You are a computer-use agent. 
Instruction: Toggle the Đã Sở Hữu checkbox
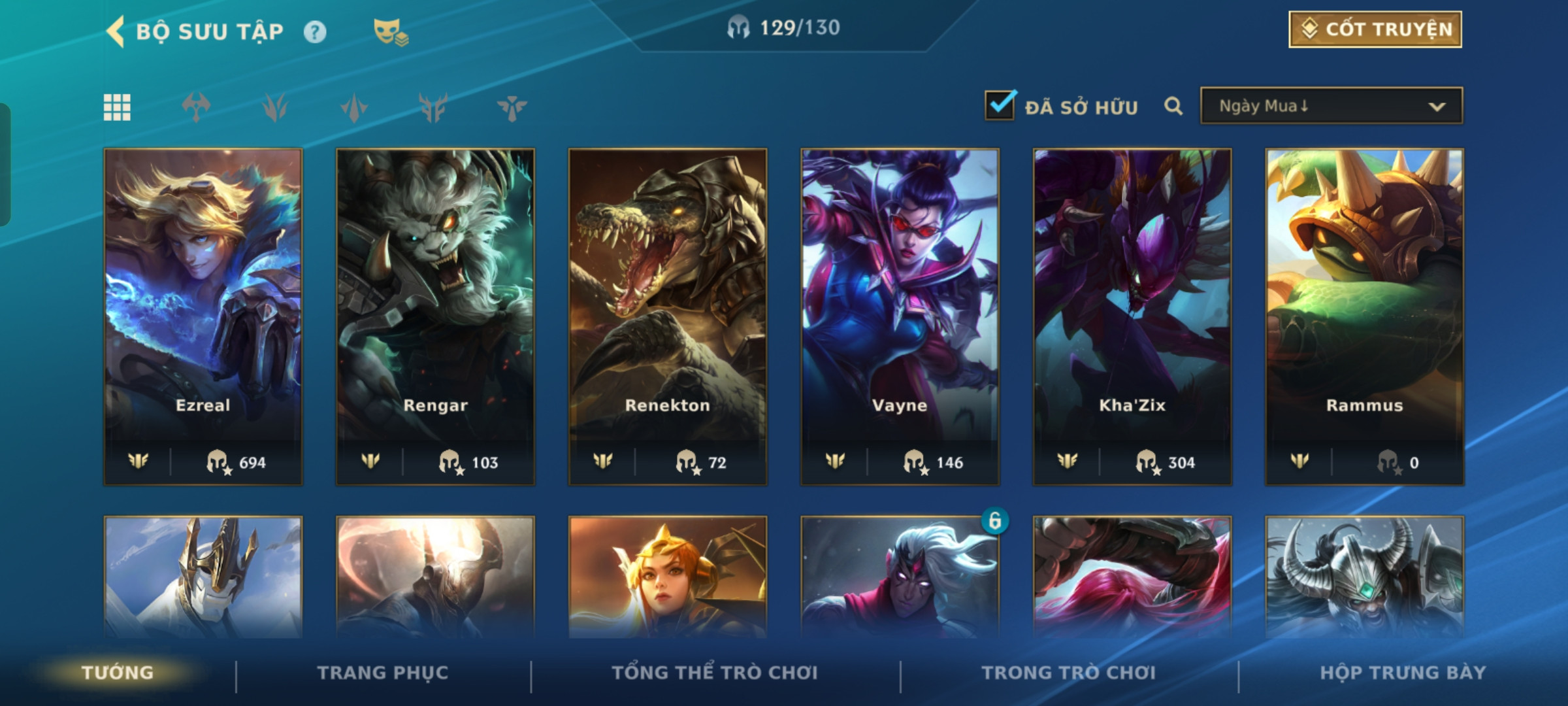coord(1000,106)
